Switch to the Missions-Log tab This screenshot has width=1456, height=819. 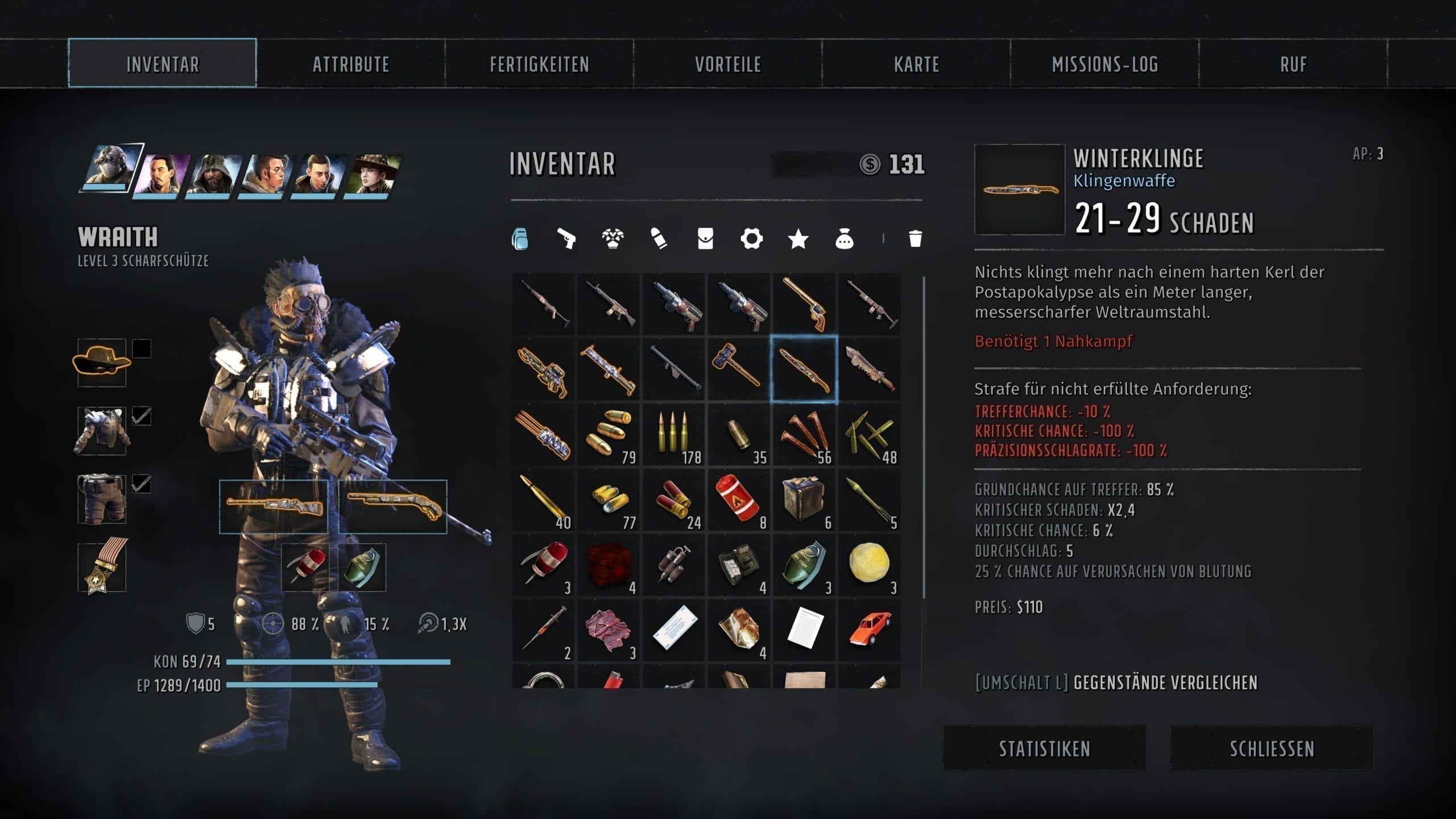tap(1105, 64)
